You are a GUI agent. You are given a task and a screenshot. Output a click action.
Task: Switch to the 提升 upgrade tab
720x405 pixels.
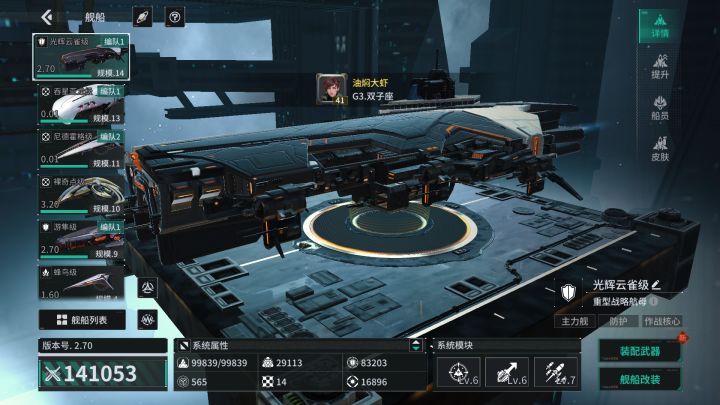(x=660, y=67)
